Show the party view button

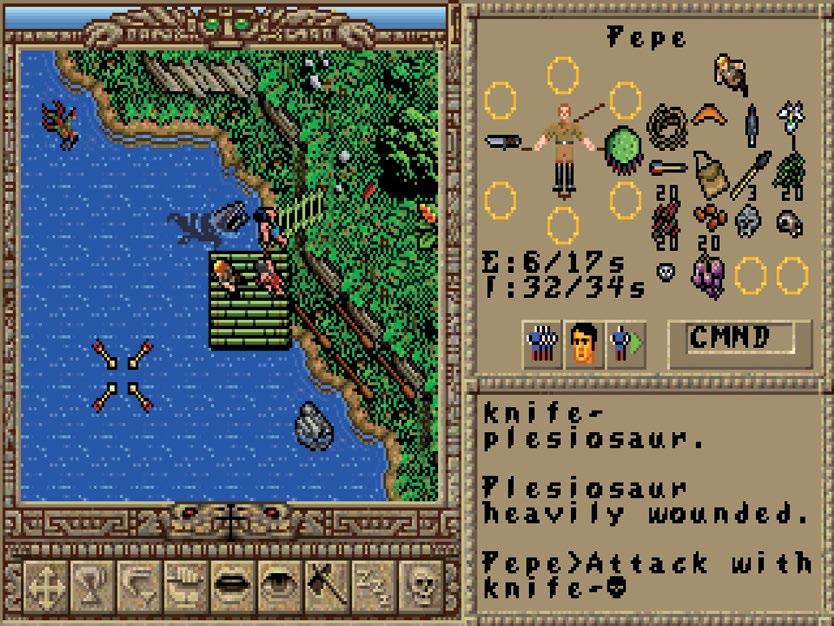click(x=543, y=345)
